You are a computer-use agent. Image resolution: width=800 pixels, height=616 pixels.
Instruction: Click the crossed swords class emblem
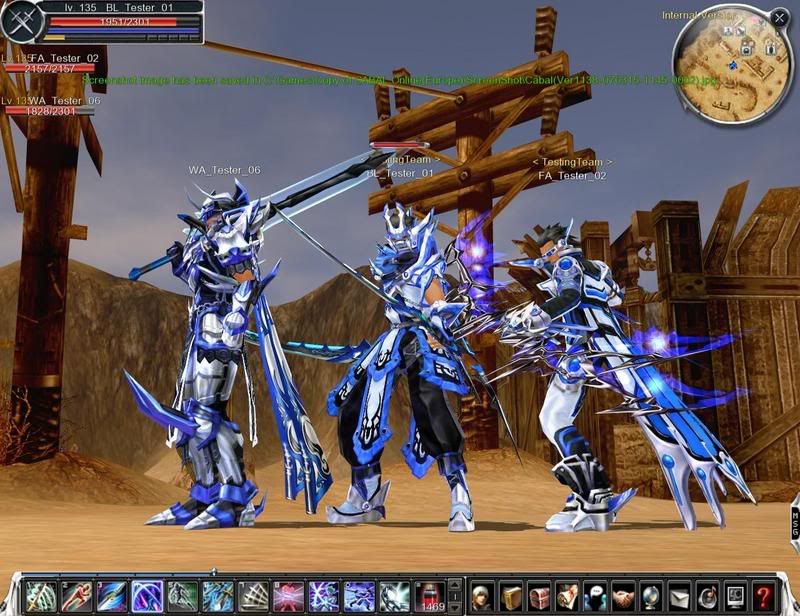click(x=22, y=21)
